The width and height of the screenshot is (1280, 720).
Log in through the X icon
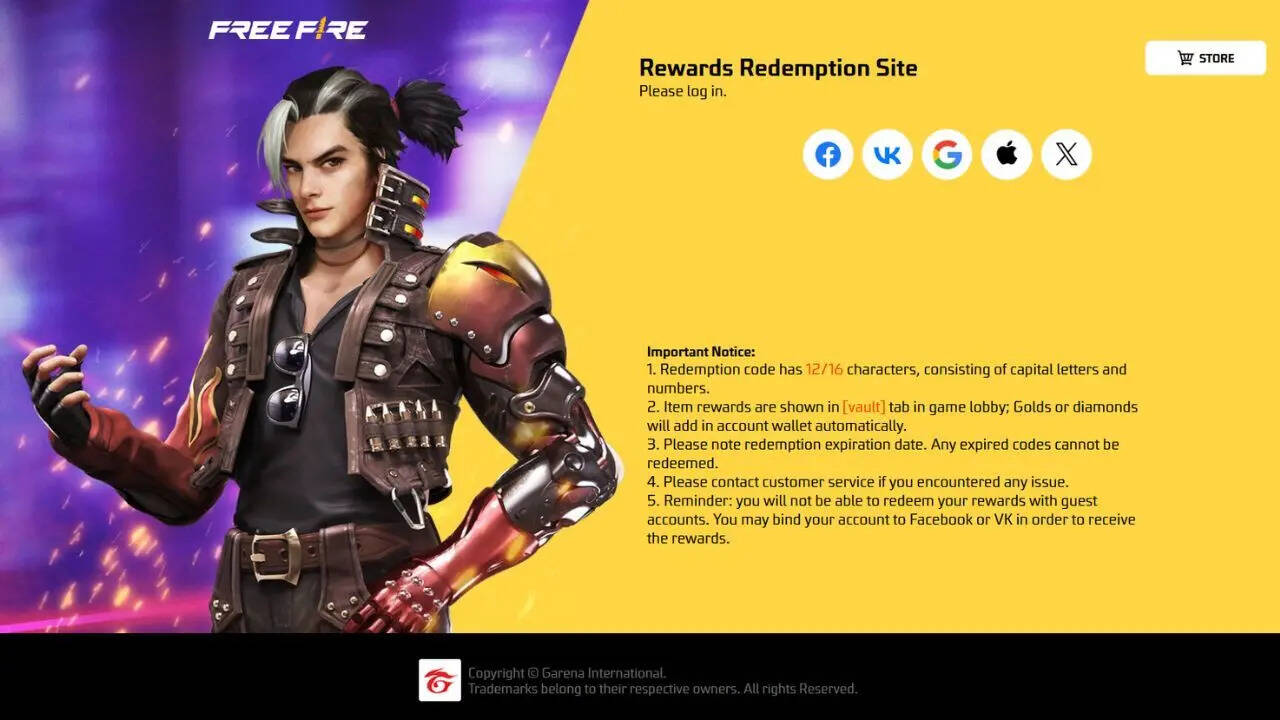point(1066,154)
